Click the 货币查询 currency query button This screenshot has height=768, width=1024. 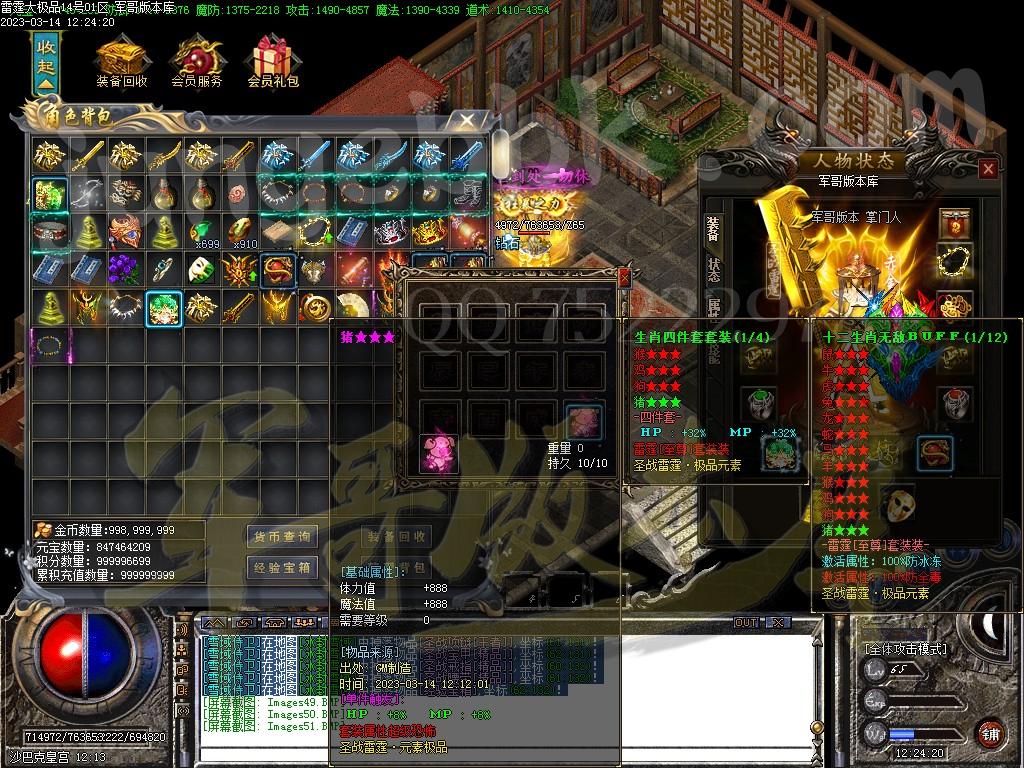click(283, 537)
